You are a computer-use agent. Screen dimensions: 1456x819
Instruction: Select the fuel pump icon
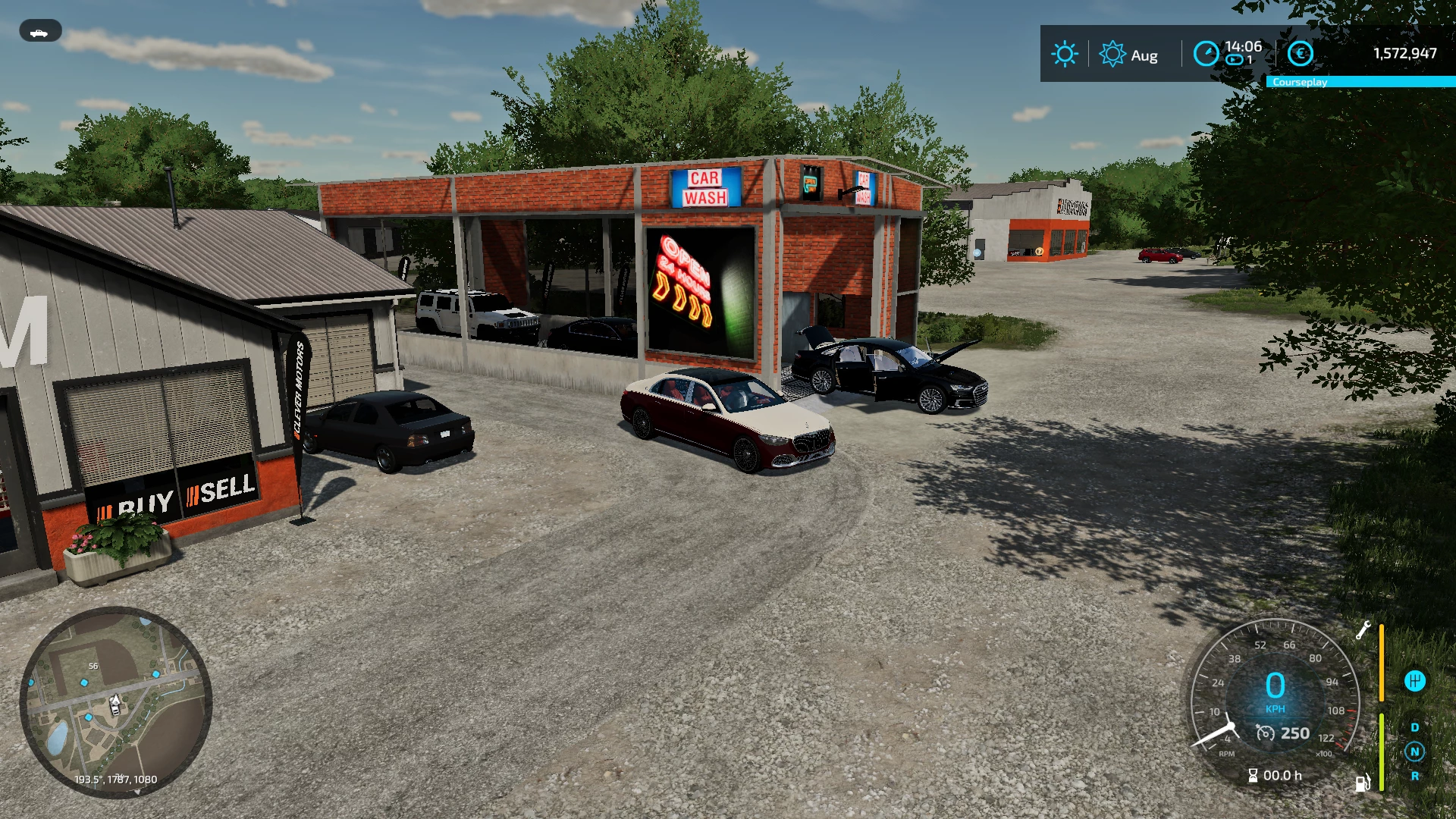[1363, 783]
